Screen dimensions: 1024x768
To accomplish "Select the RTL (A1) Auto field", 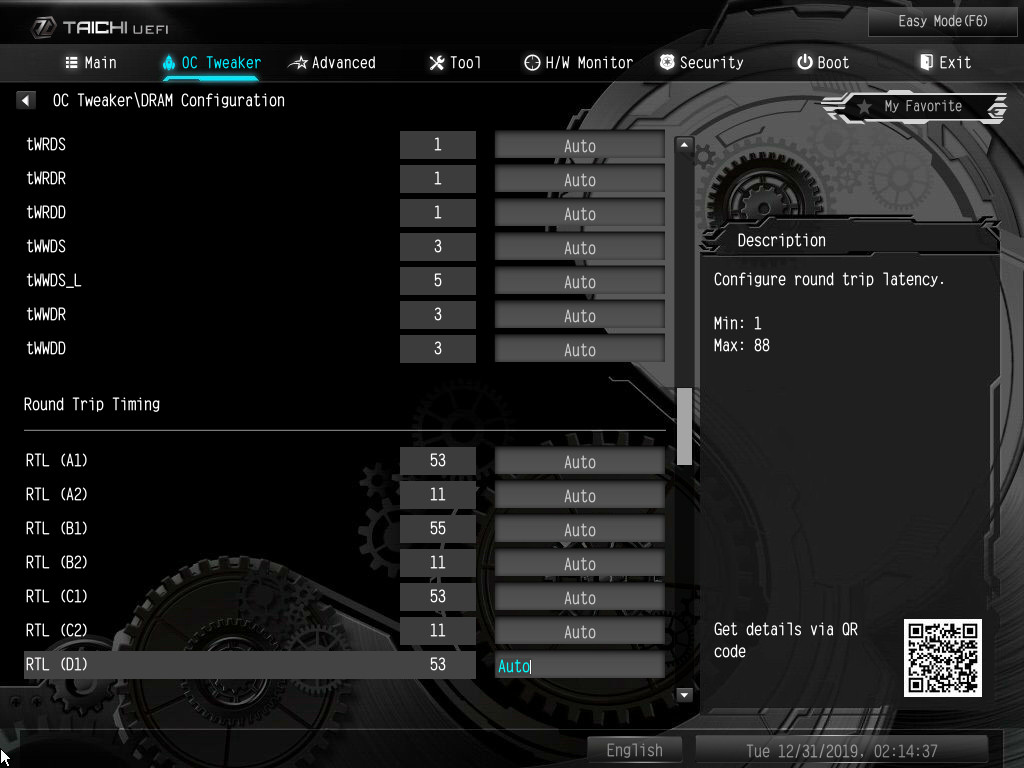I will (x=579, y=462).
